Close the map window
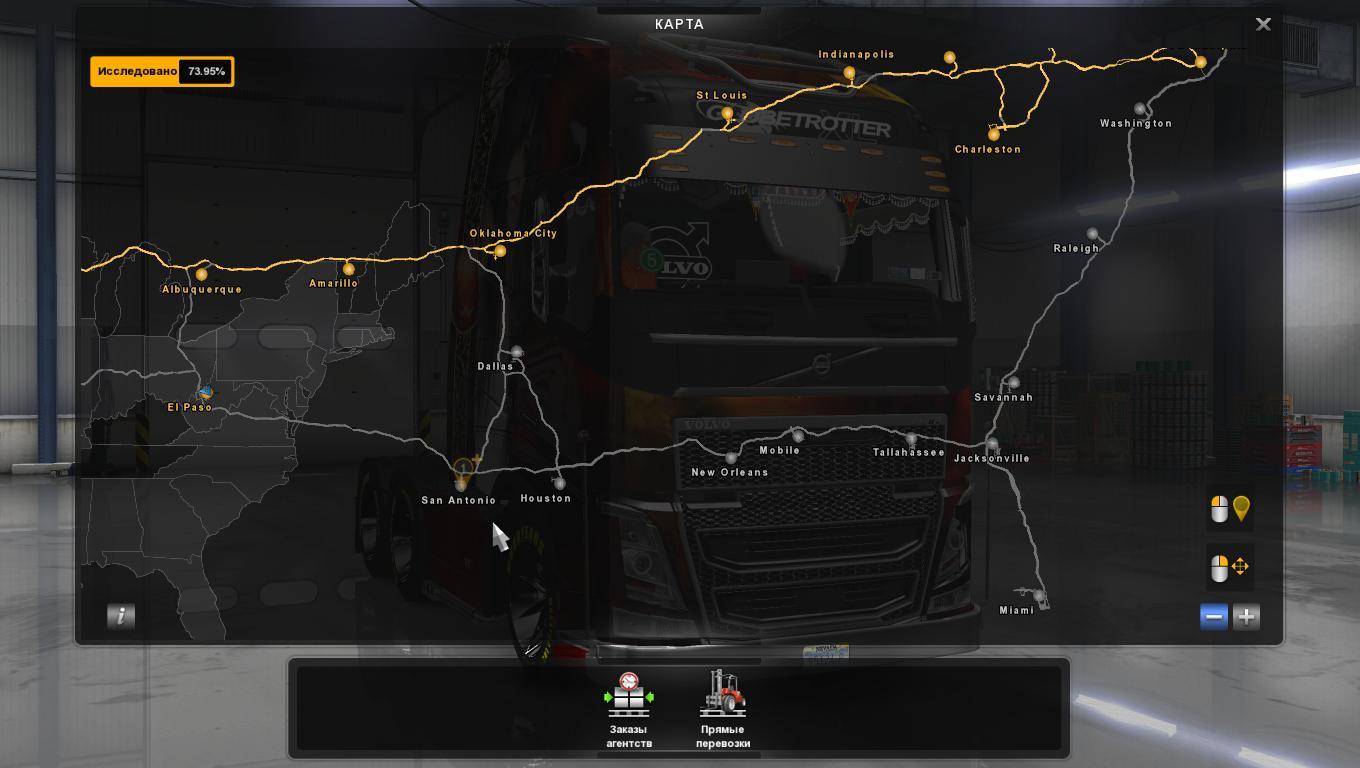 coord(1263,24)
